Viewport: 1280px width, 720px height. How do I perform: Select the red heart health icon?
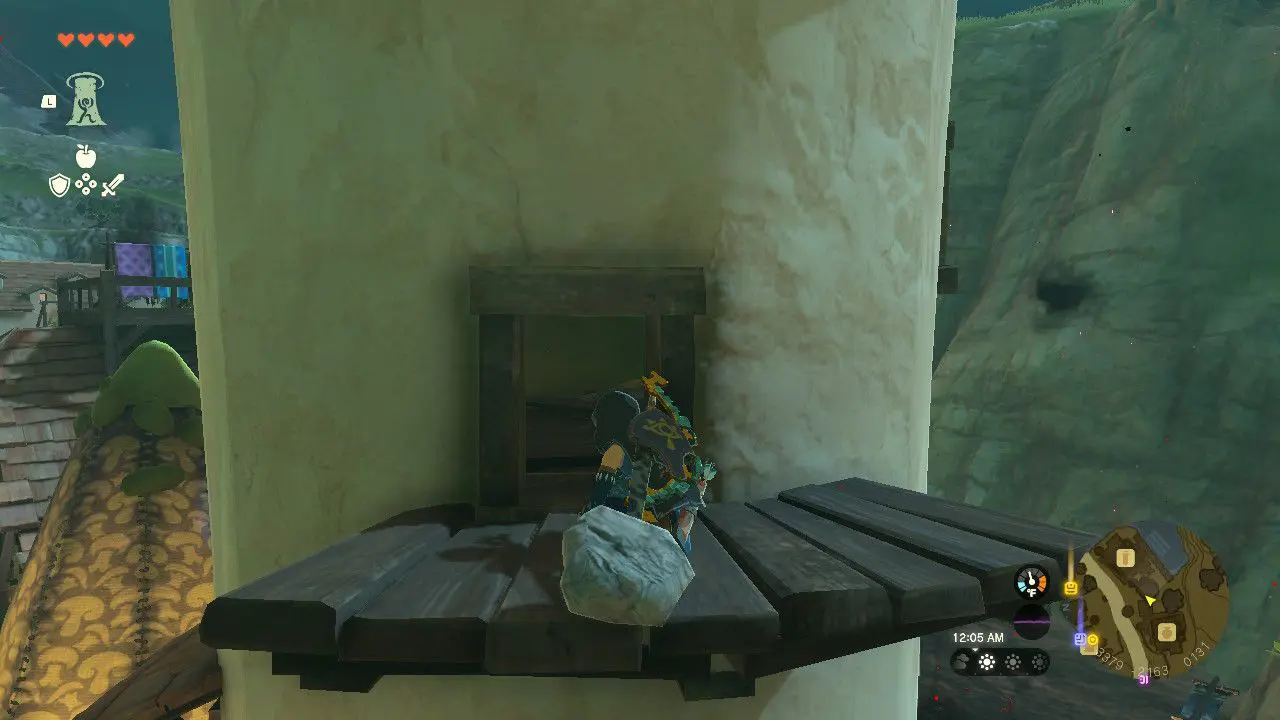[x=66, y=40]
